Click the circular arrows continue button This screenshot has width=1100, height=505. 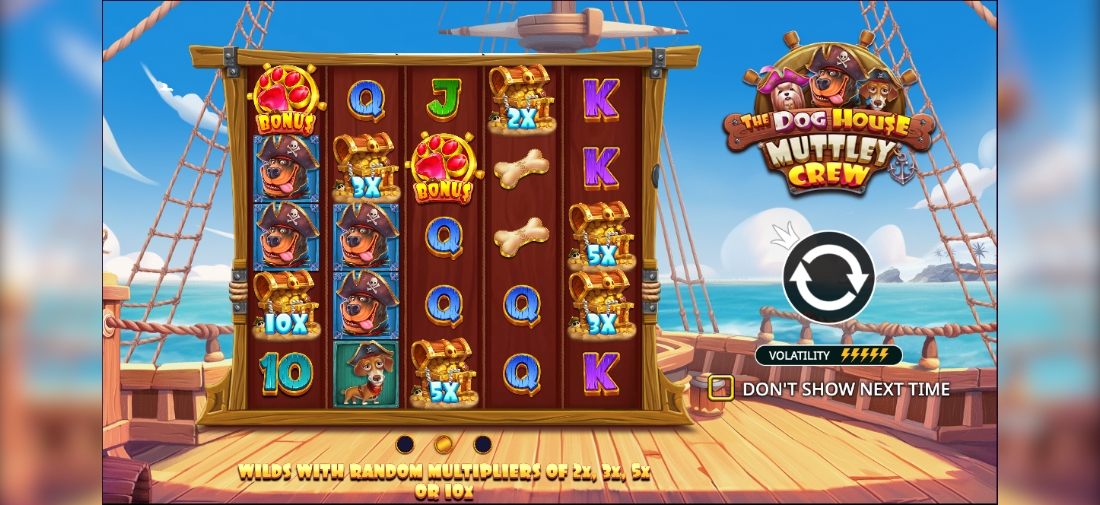point(829,277)
